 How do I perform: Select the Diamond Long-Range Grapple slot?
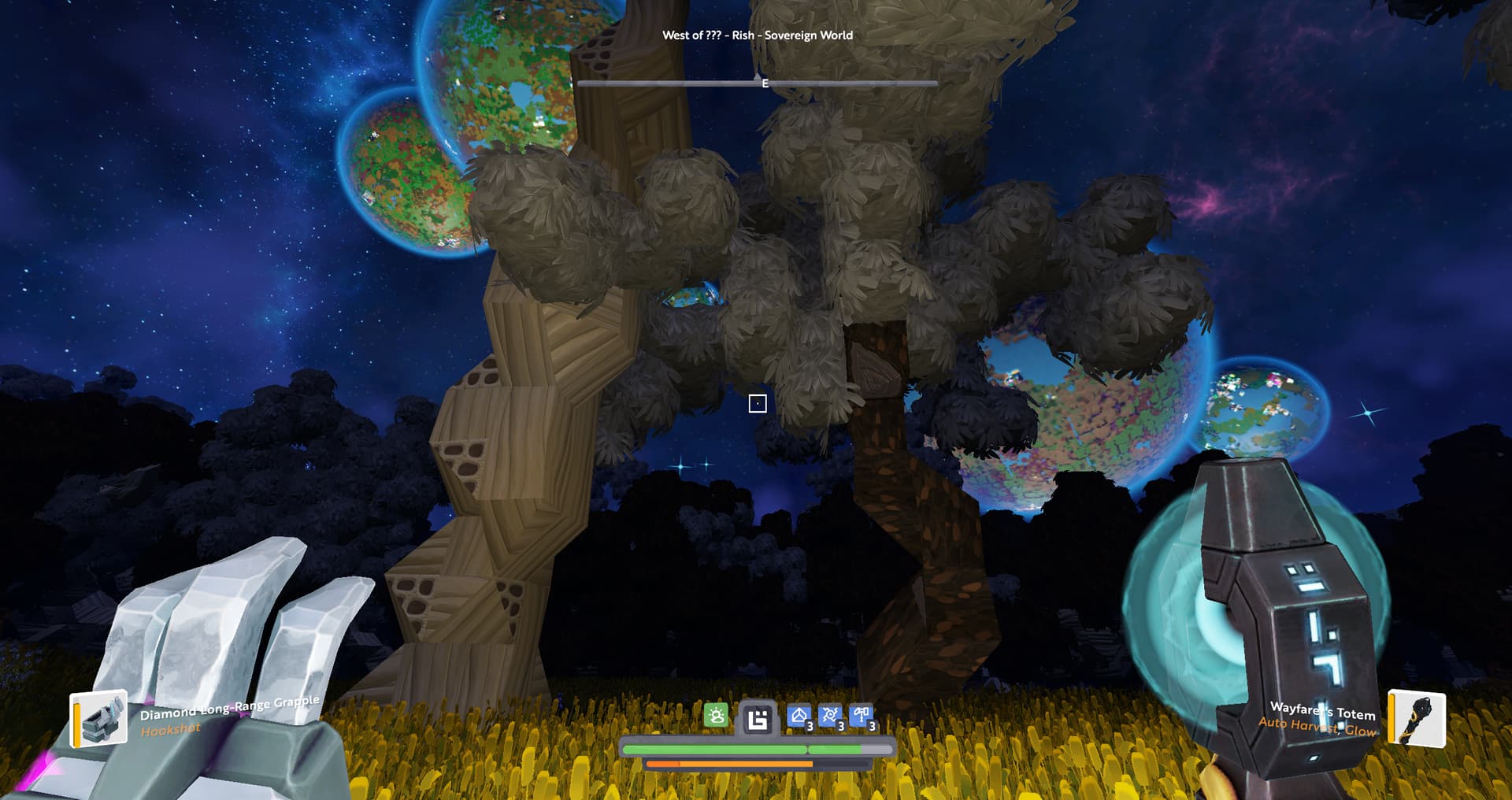pos(99,718)
